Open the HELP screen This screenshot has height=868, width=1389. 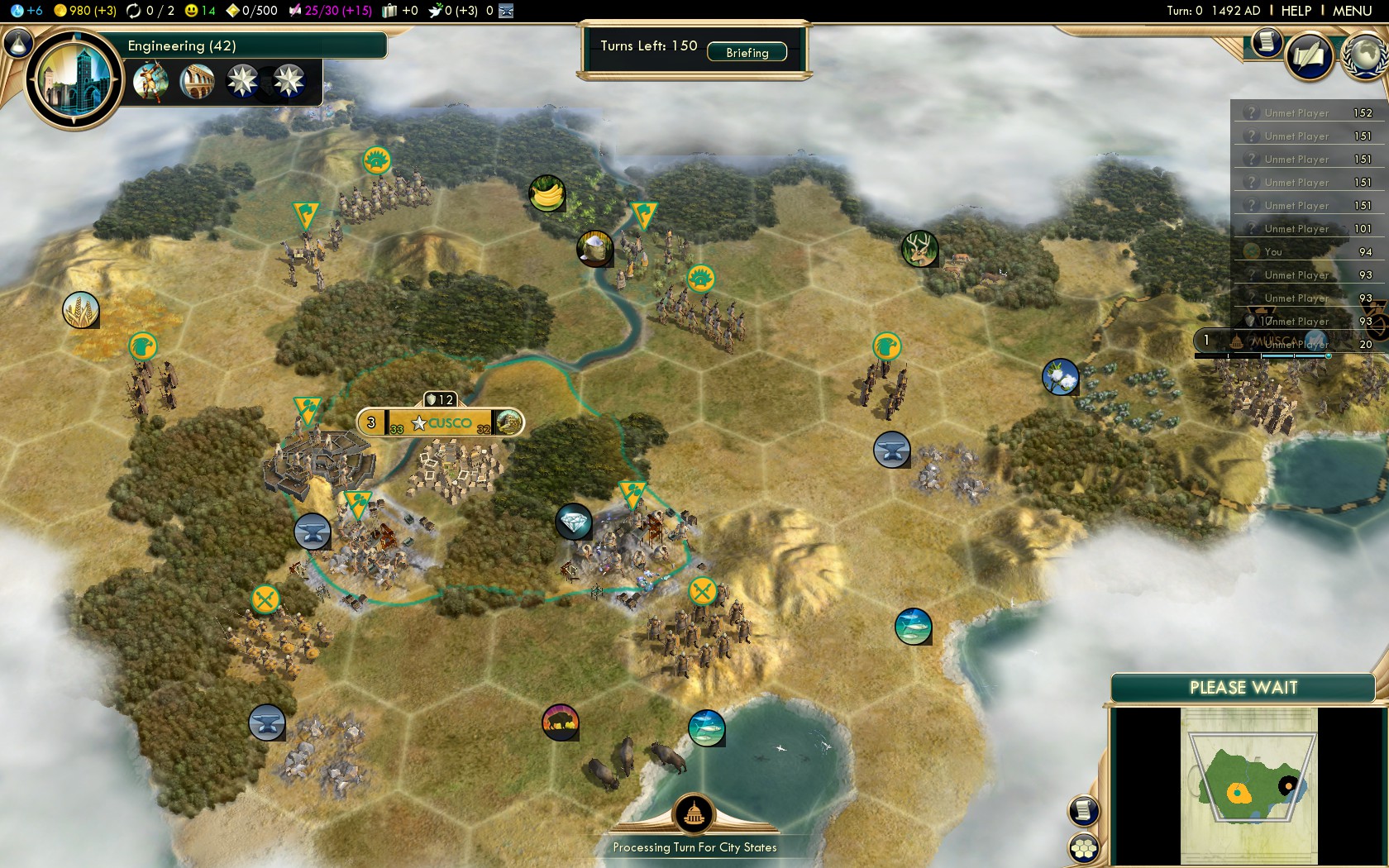click(1296, 11)
